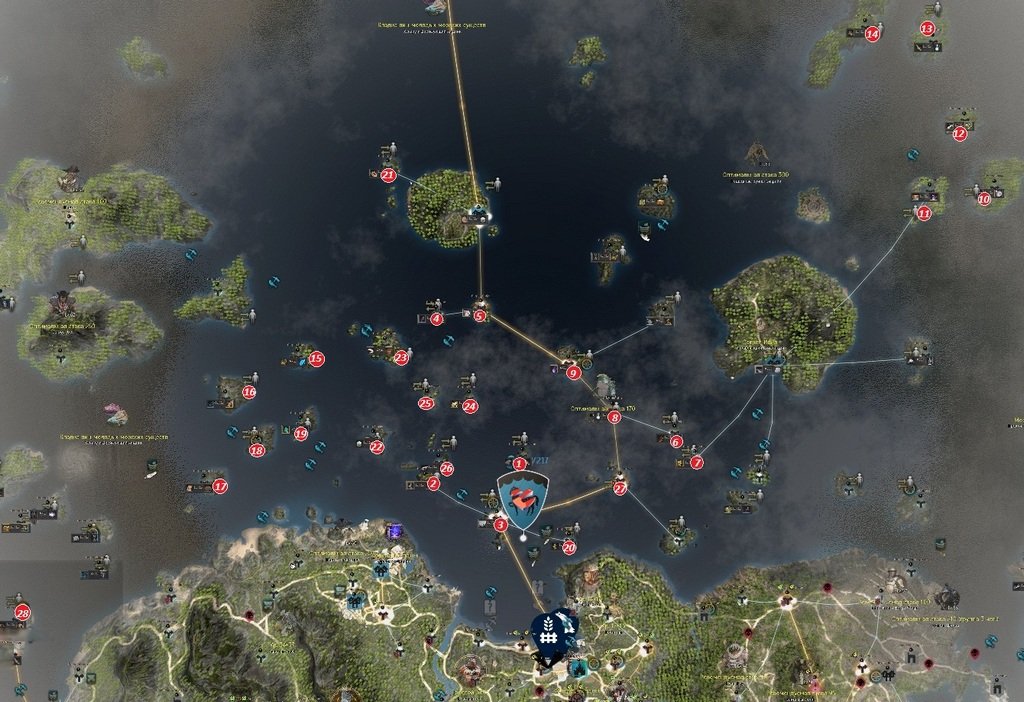Select the marker numbered 9
The height and width of the screenshot is (702, 1024).
point(573,373)
